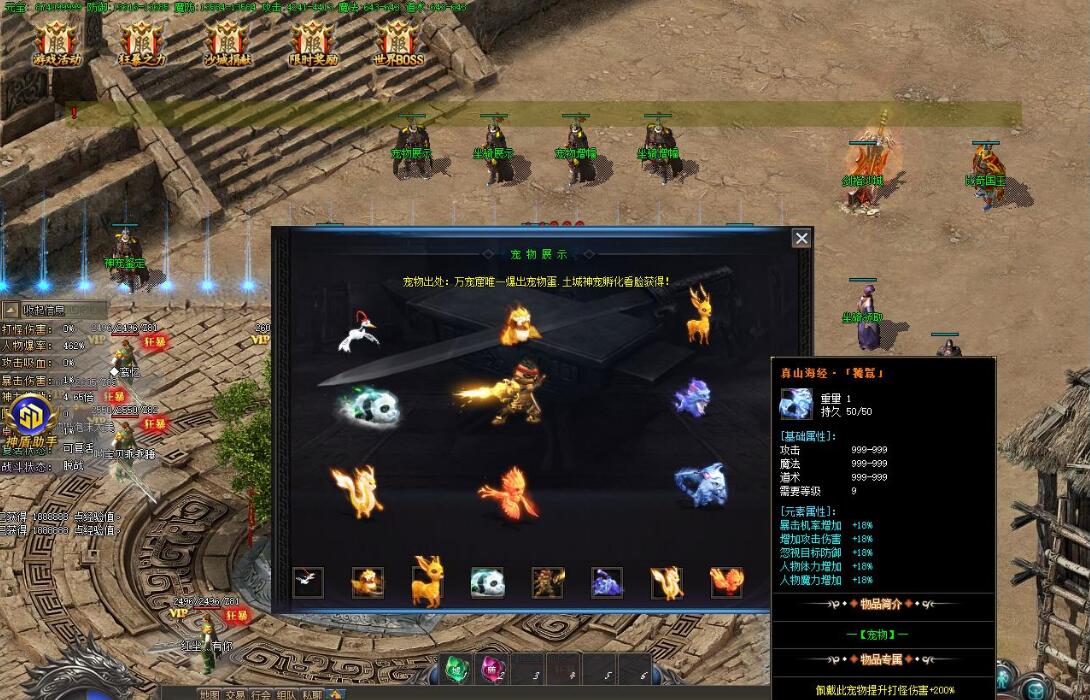Open the 沙城捐献 donation icon

coord(227,42)
